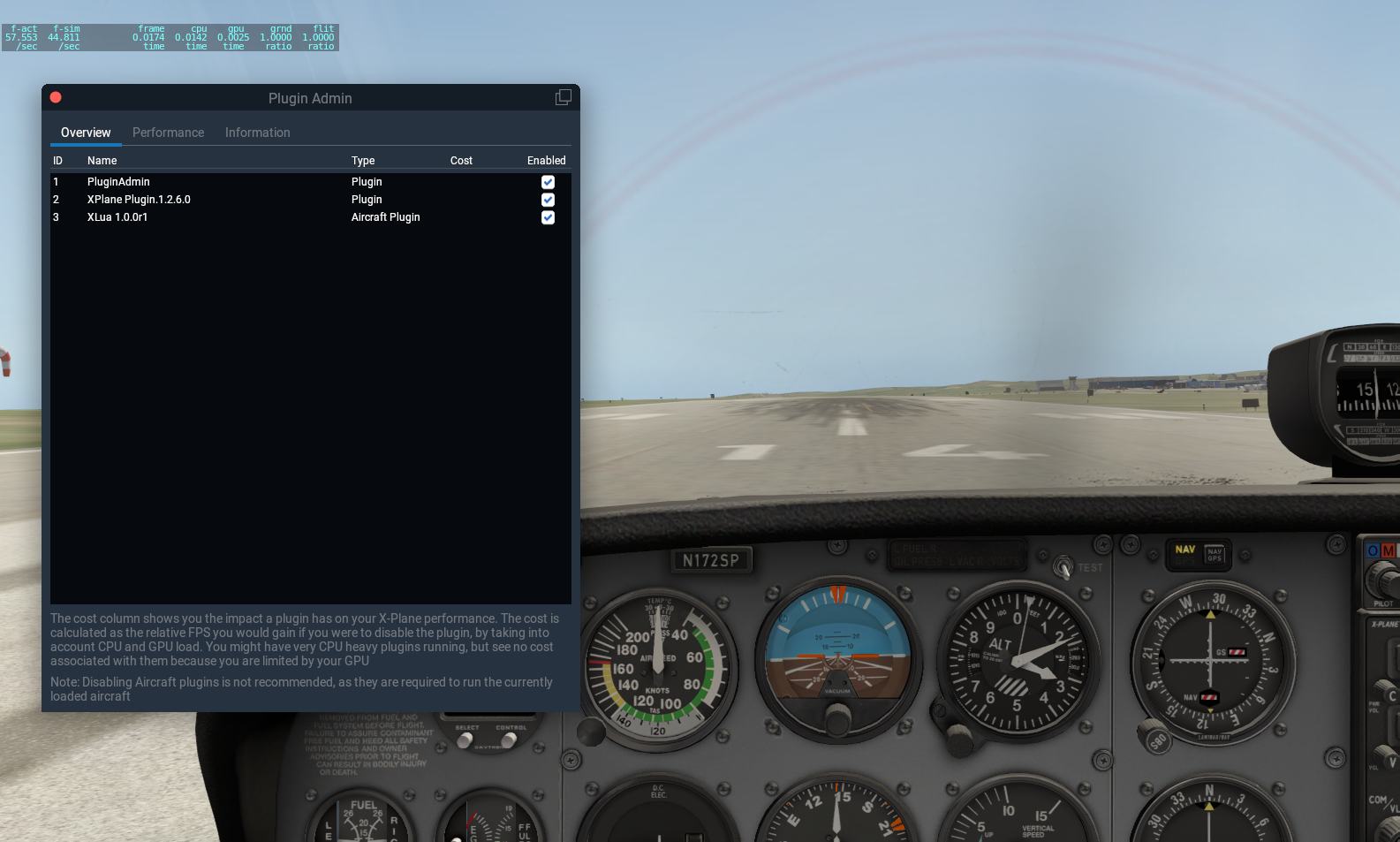Disable the XLua 1.0.0r1 plugin
Viewport: 1400px width, 842px height.
click(x=548, y=217)
